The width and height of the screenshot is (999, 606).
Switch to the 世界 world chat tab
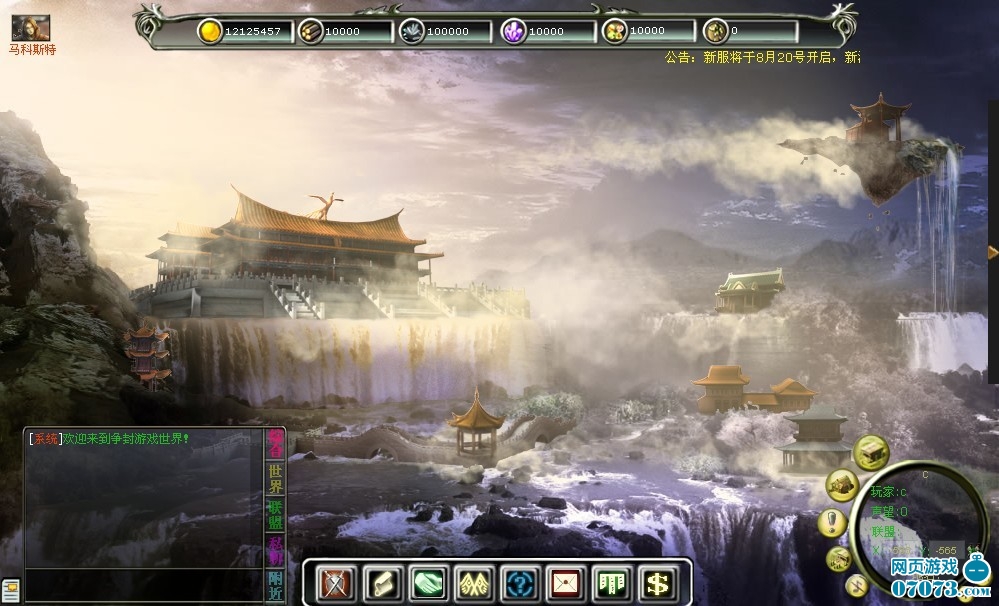(x=275, y=478)
